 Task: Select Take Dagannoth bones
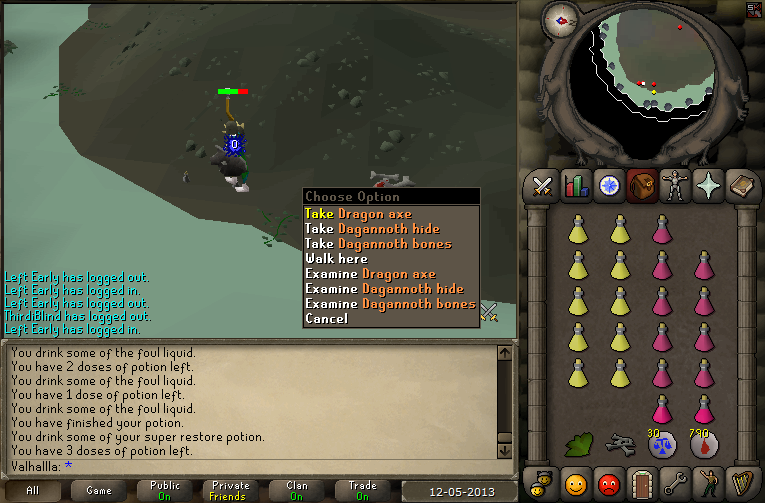point(378,244)
